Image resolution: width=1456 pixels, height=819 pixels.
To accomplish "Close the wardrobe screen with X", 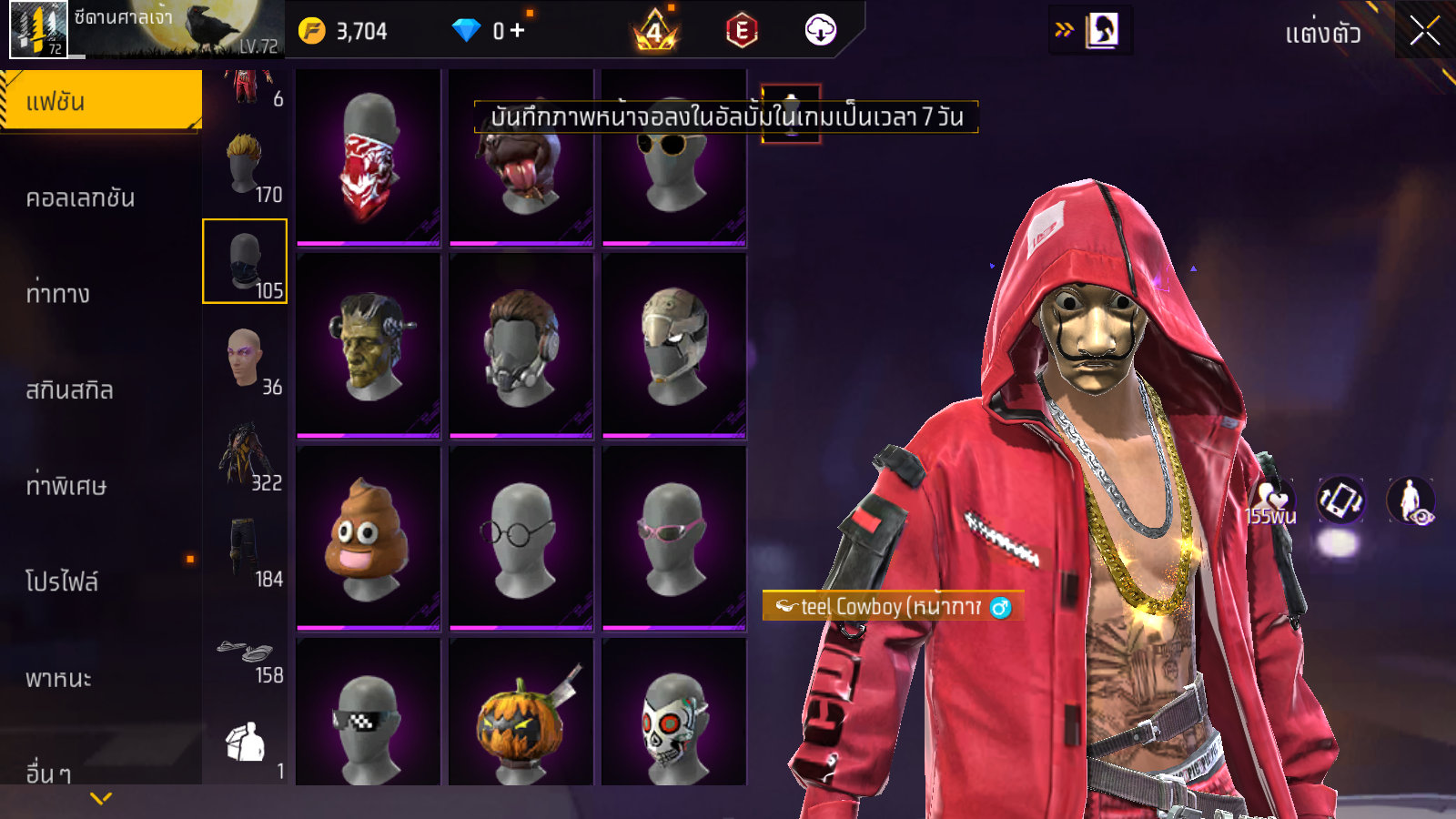I will [x=1424, y=31].
